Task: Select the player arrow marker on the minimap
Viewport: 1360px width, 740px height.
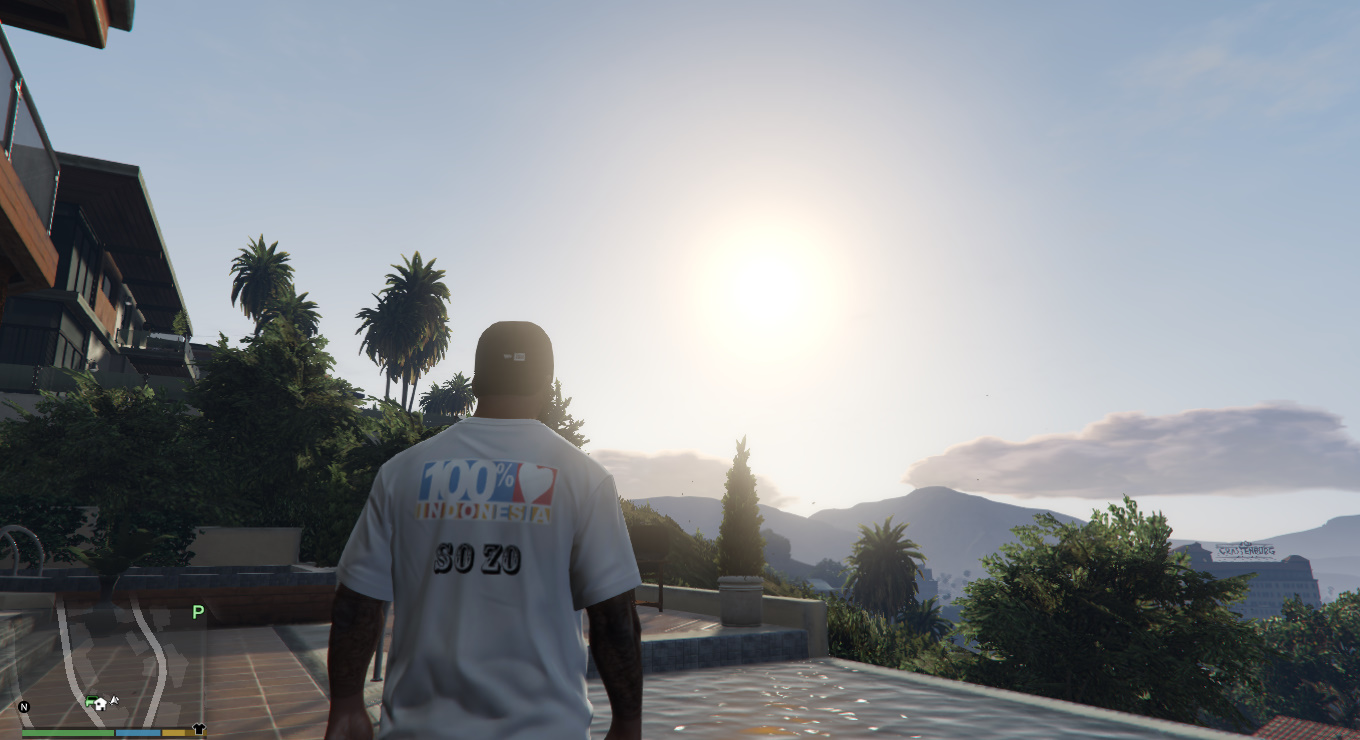Action: (114, 700)
